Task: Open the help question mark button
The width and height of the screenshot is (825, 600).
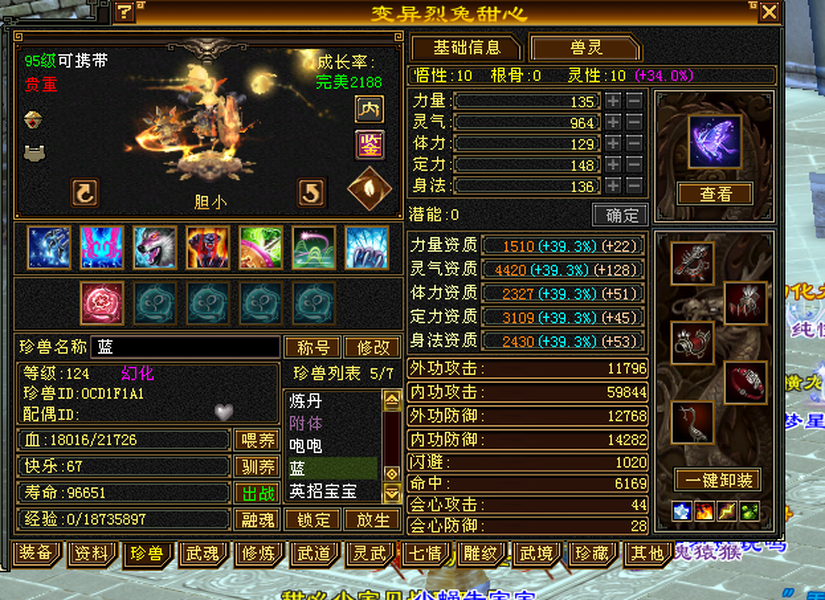Action: click(124, 12)
